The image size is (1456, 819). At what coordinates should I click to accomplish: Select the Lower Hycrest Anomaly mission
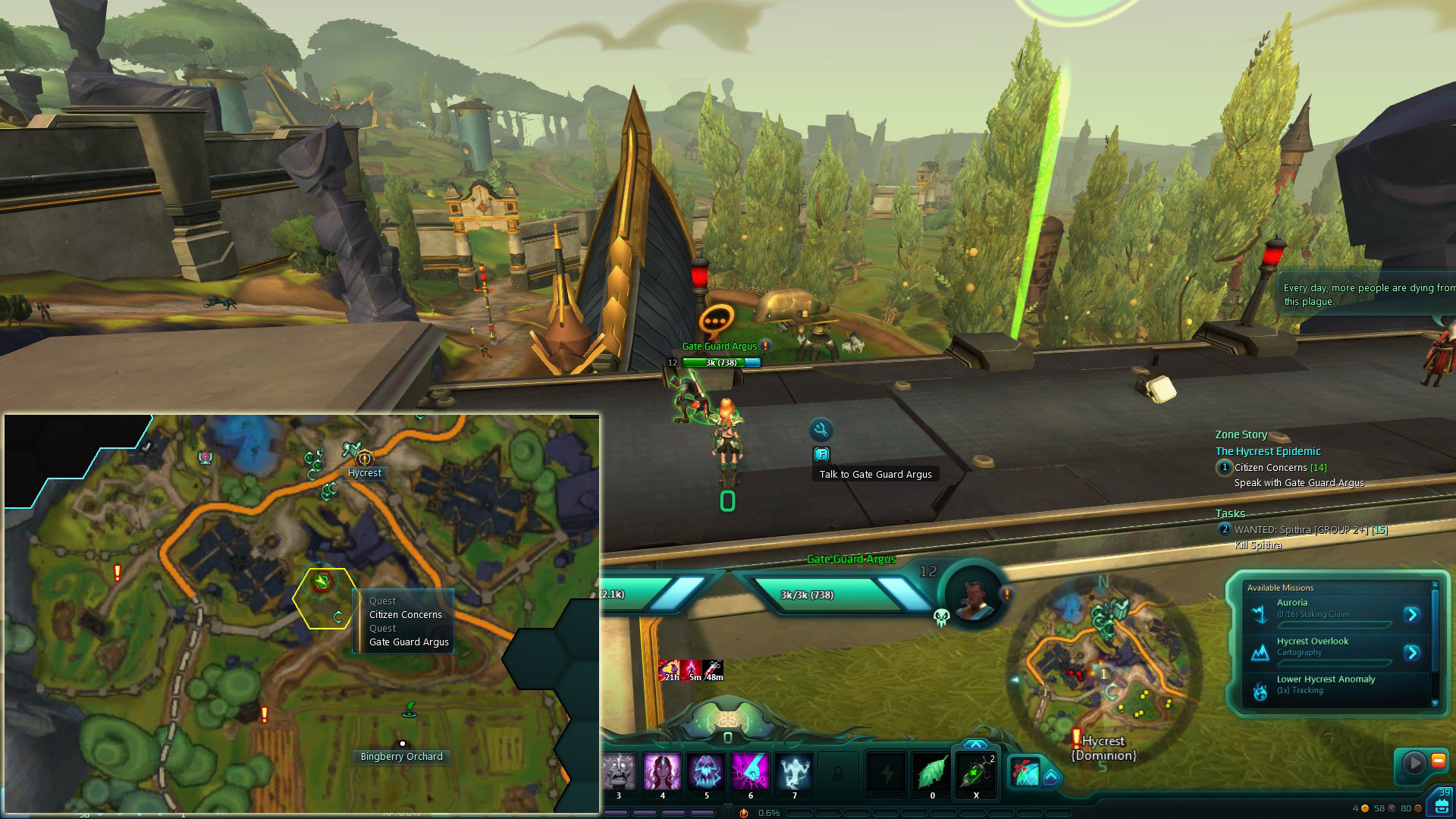tap(1326, 679)
